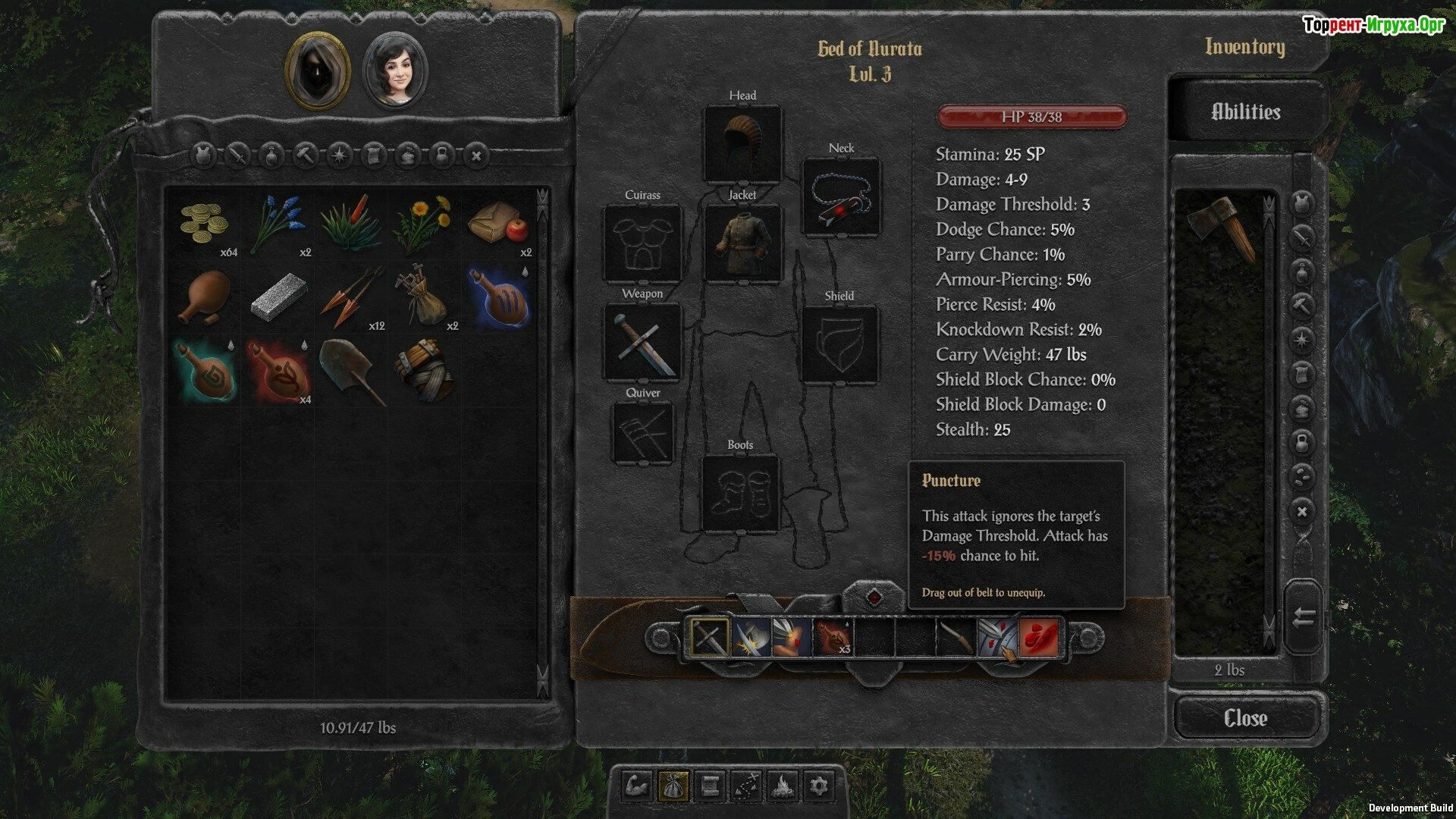
Task: Select the hatchet in the side container
Action: [x=1221, y=226]
